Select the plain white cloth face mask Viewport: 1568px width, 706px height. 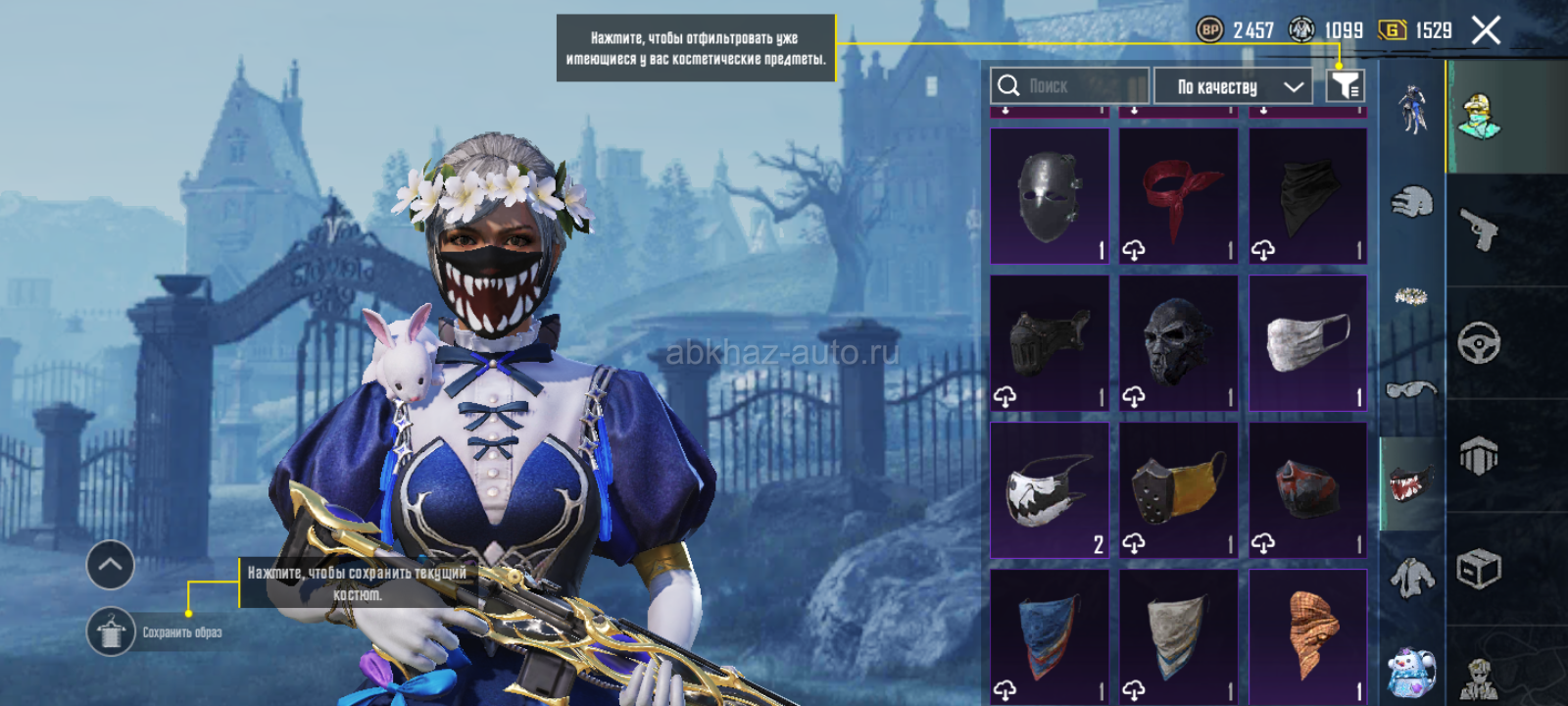(1308, 343)
